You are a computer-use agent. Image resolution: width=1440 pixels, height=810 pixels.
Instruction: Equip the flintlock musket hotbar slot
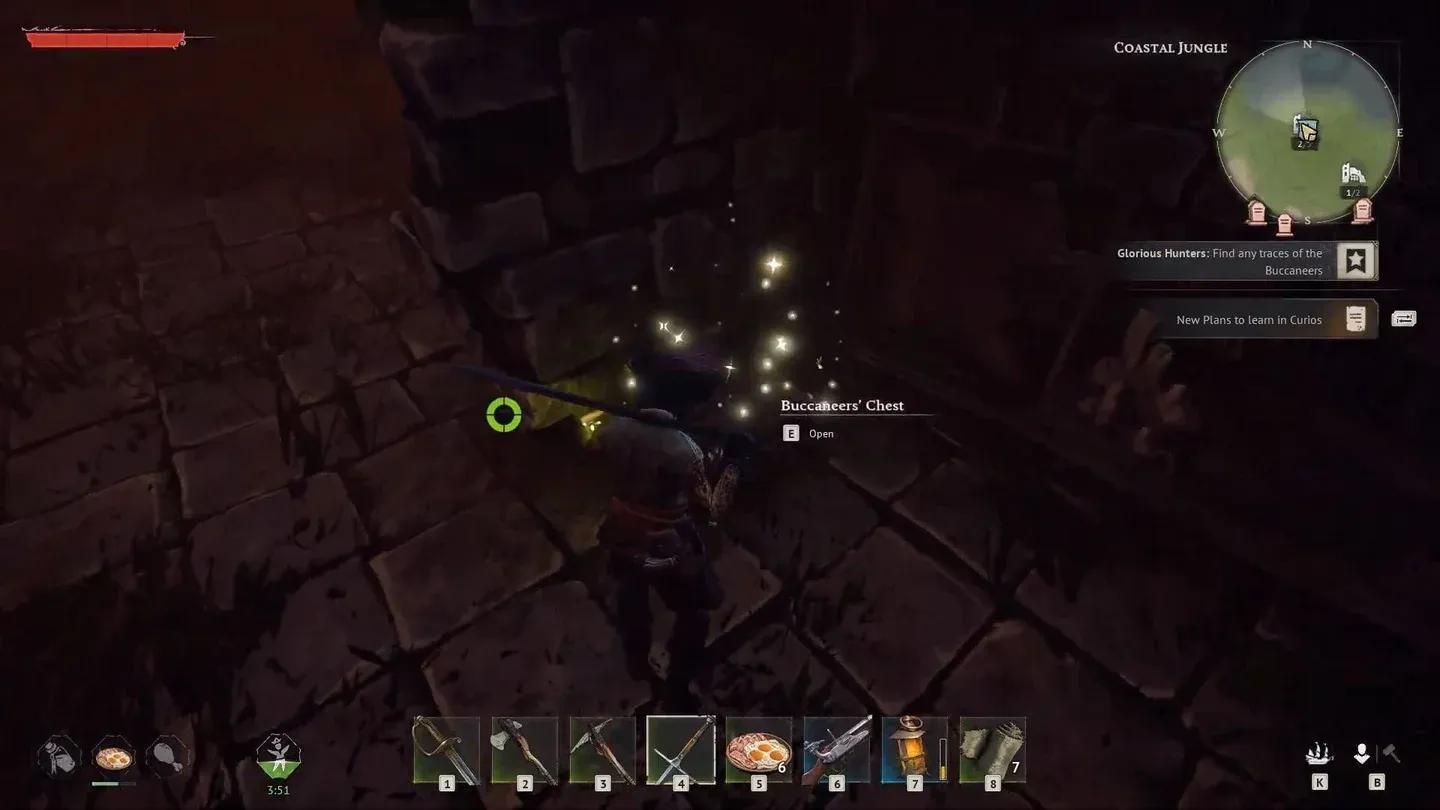[x=837, y=749]
